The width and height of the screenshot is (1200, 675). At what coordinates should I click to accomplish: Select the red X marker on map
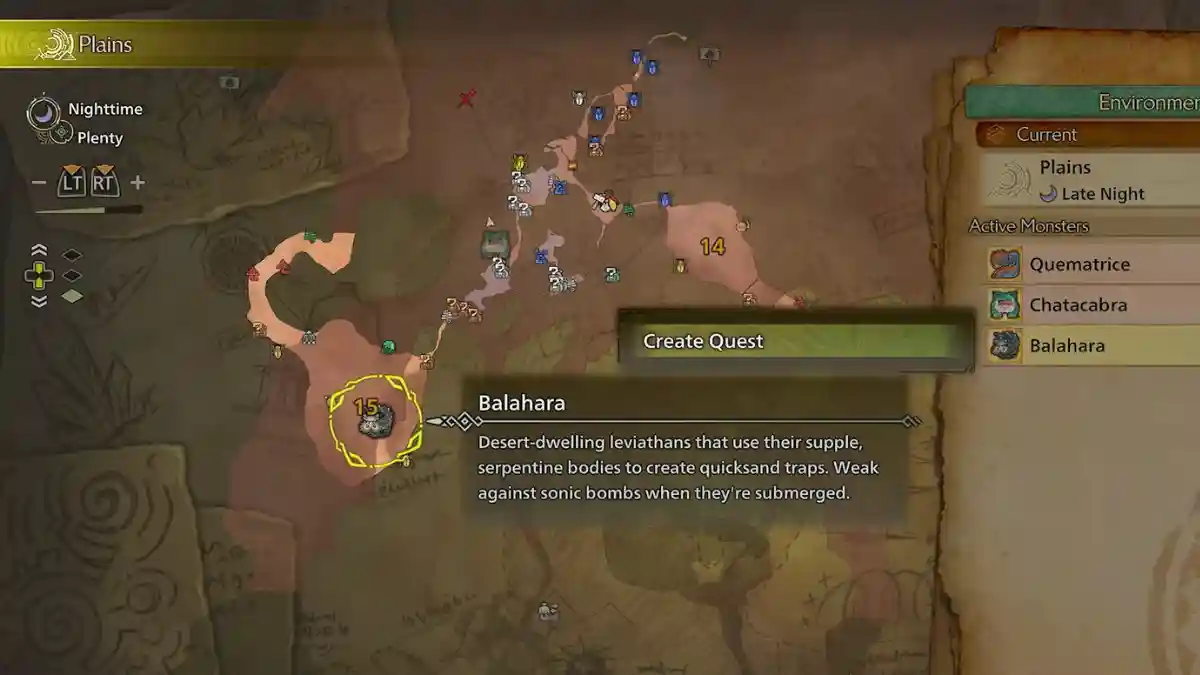pyautogui.click(x=467, y=98)
